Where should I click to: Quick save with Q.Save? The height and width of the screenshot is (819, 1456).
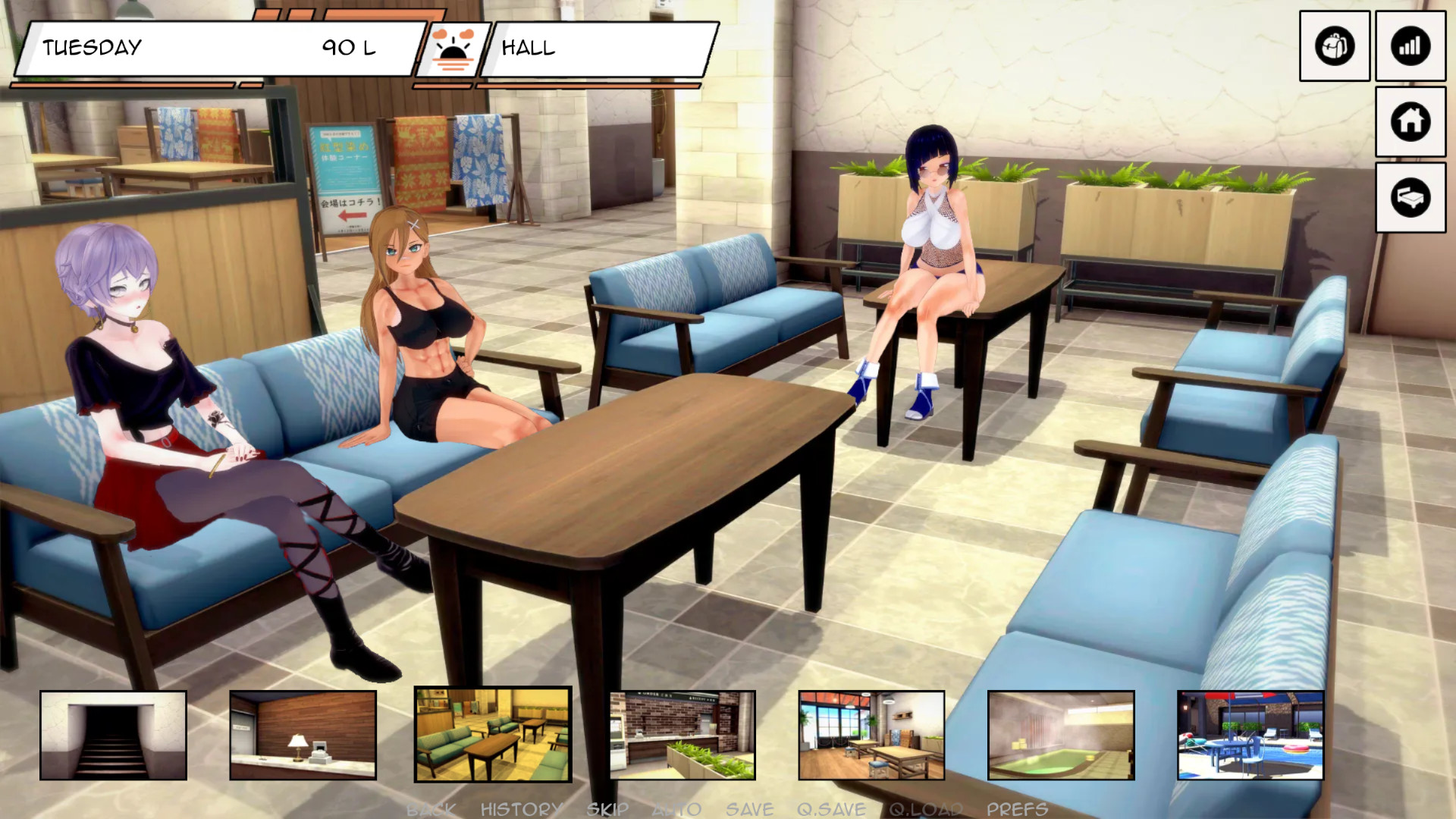[831, 809]
